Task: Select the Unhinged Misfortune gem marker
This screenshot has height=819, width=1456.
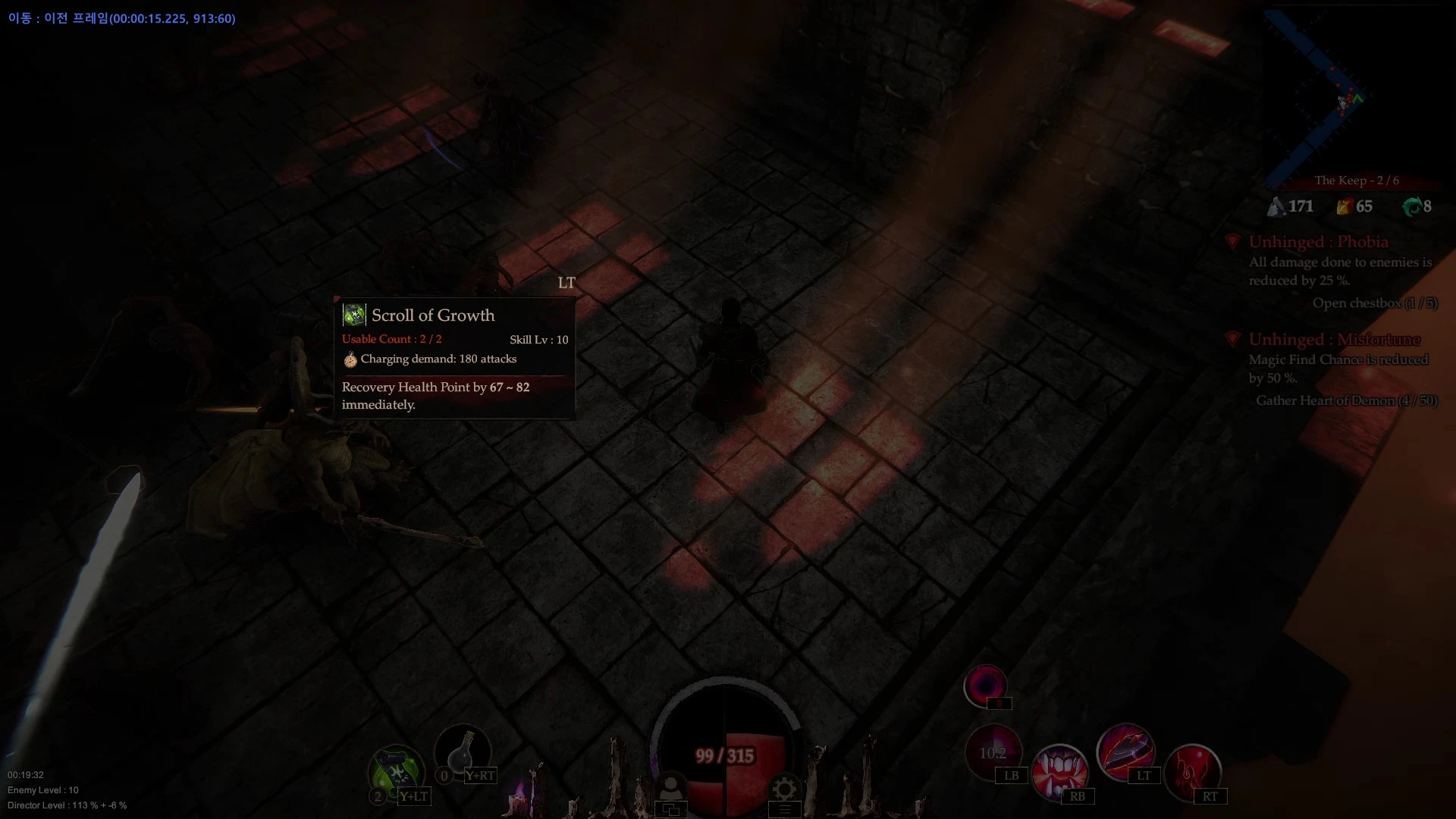Action: [x=1233, y=339]
